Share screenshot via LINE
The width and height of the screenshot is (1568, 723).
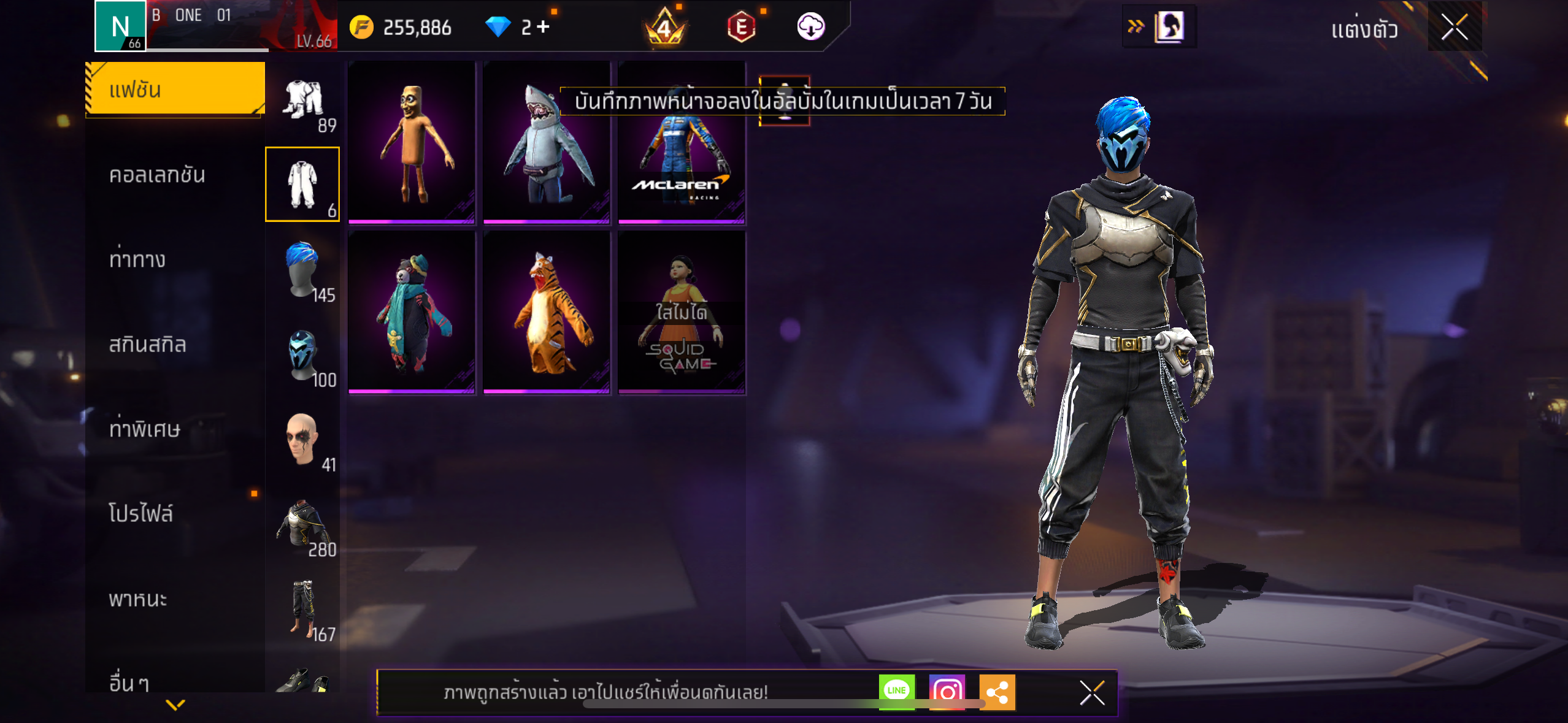point(896,691)
